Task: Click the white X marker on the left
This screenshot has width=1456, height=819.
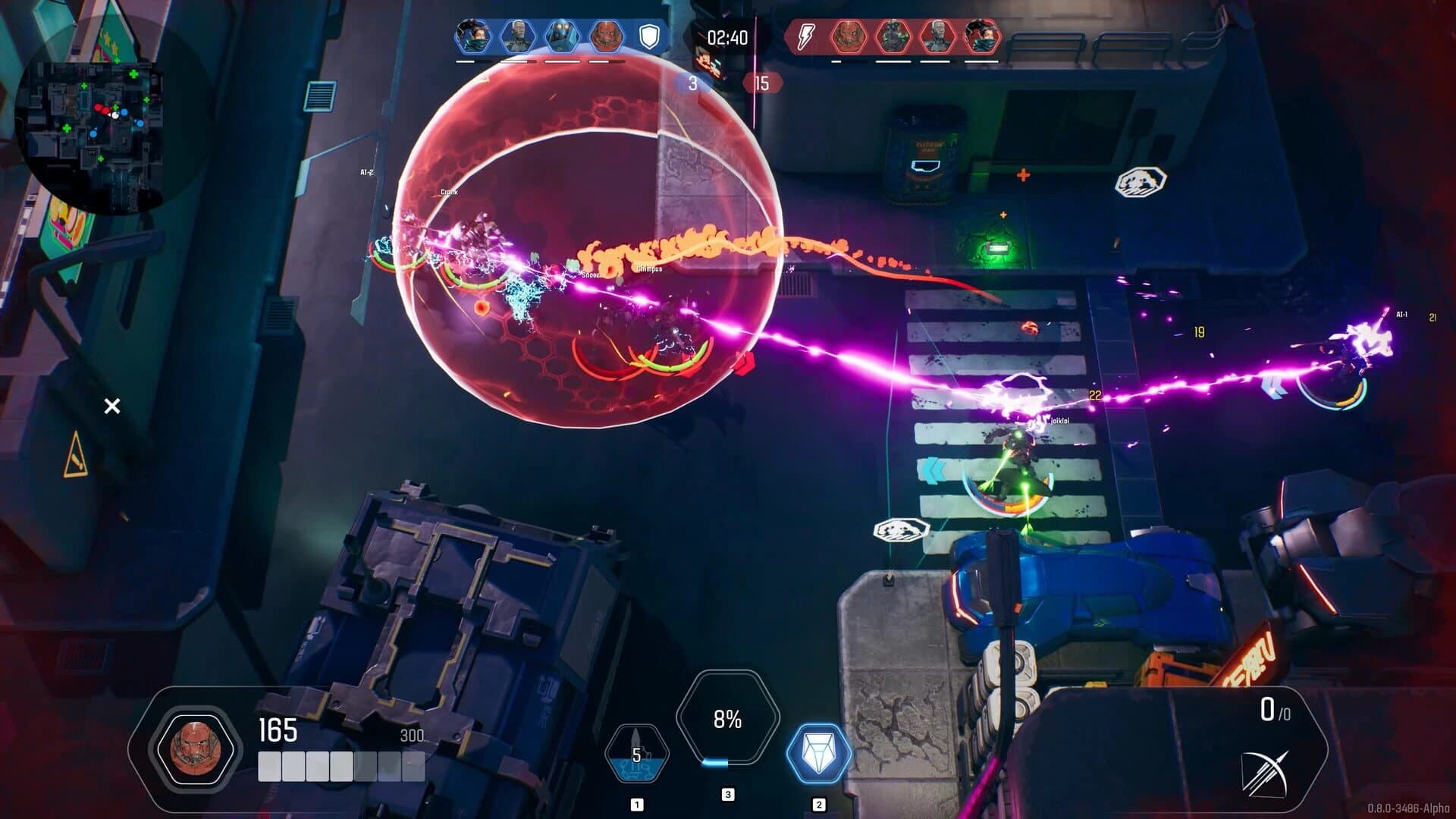Action: click(112, 407)
